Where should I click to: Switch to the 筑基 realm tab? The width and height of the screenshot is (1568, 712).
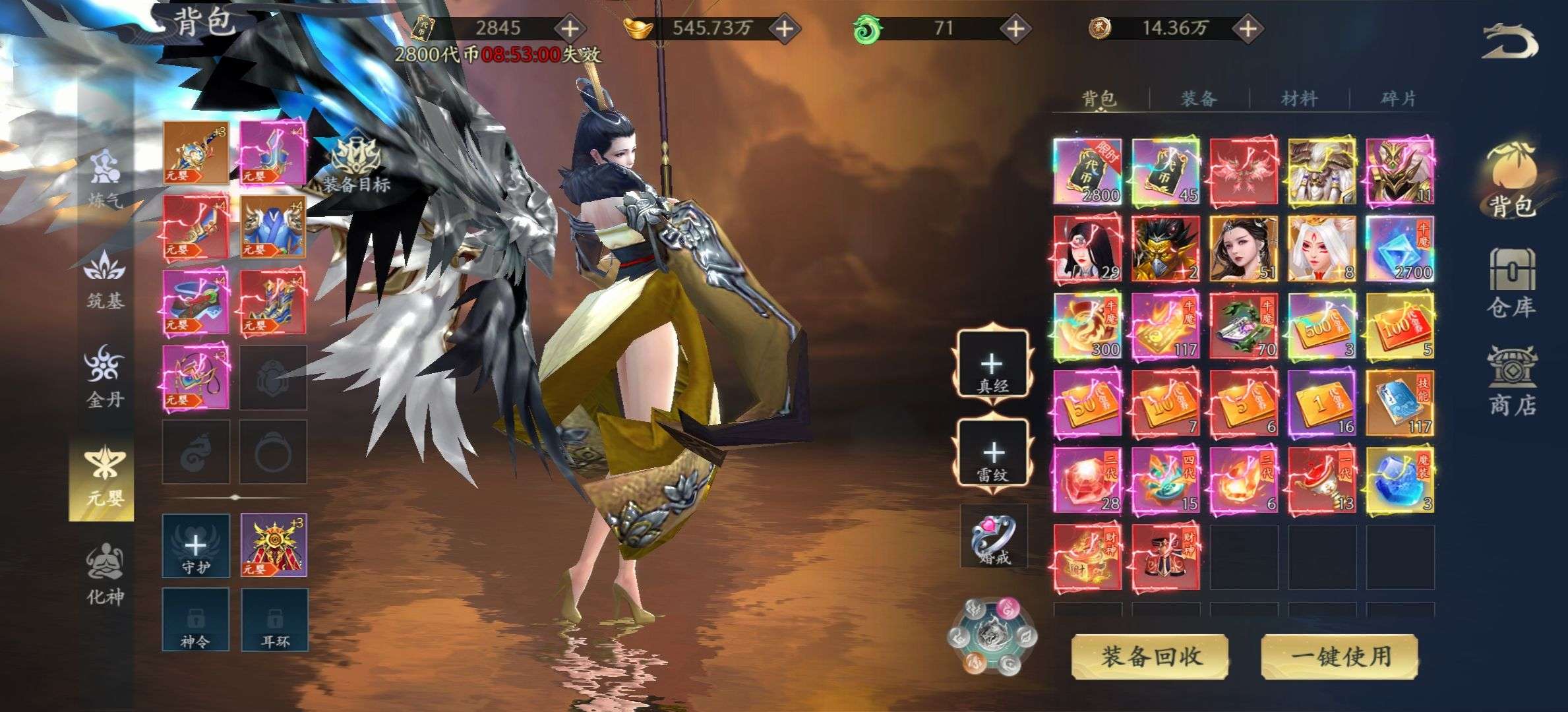click(x=105, y=279)
